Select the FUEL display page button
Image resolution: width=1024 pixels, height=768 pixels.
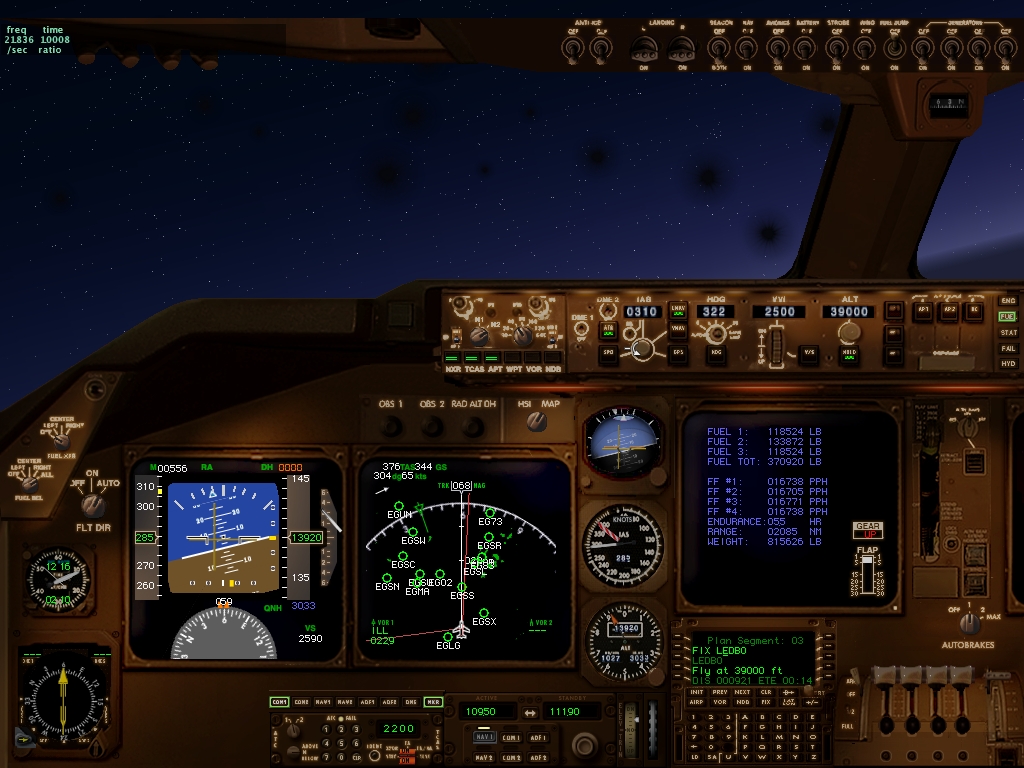point(1007,316)
